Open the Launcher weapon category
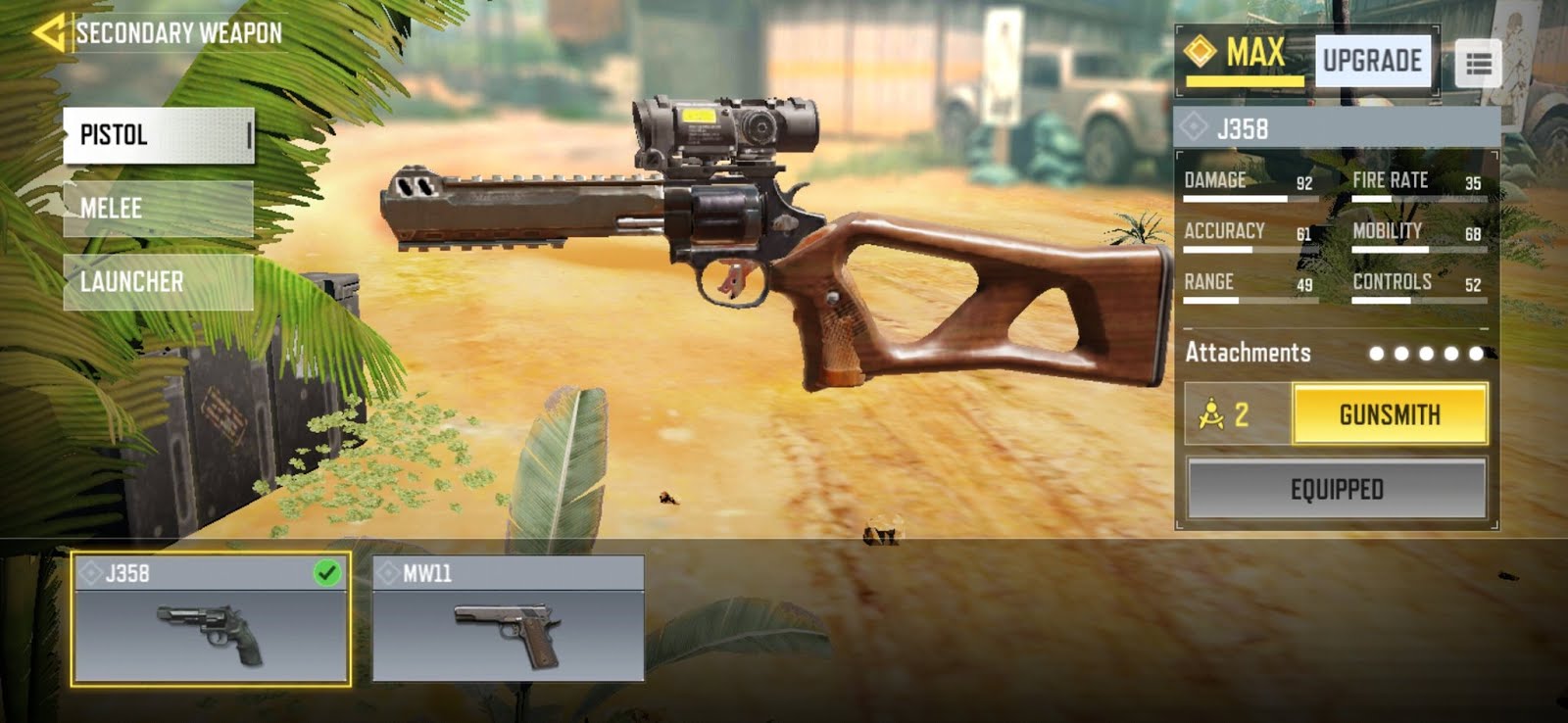Screen dimensions: 1568x723 click(x=157, y=281)
